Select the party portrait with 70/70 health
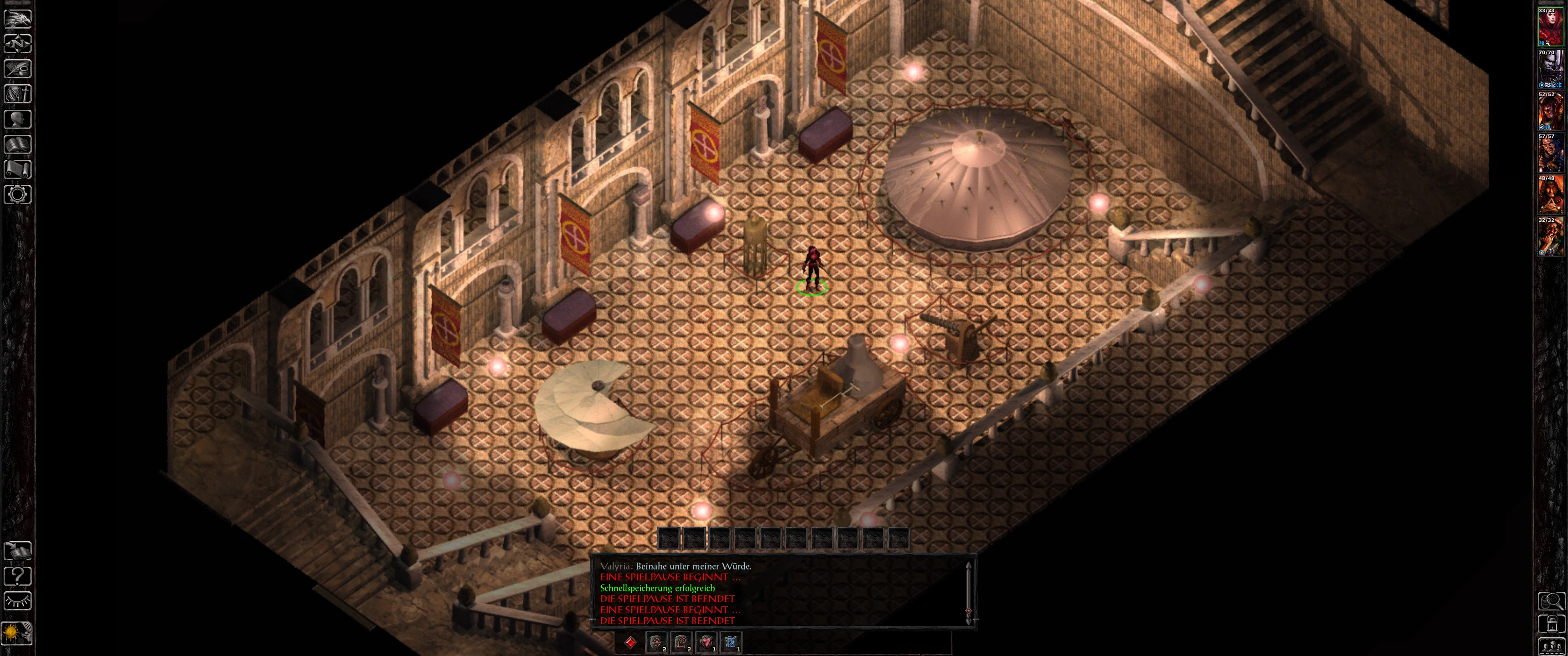The width and height of the screenshot is (1568, 656). coord(1550,69)
